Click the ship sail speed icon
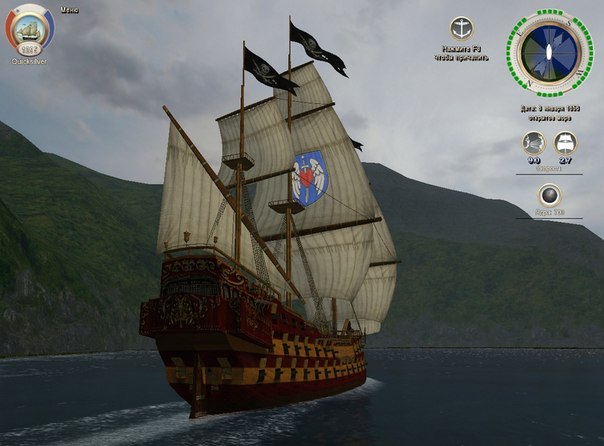This screenshot has height=446, width=604. 565,143
